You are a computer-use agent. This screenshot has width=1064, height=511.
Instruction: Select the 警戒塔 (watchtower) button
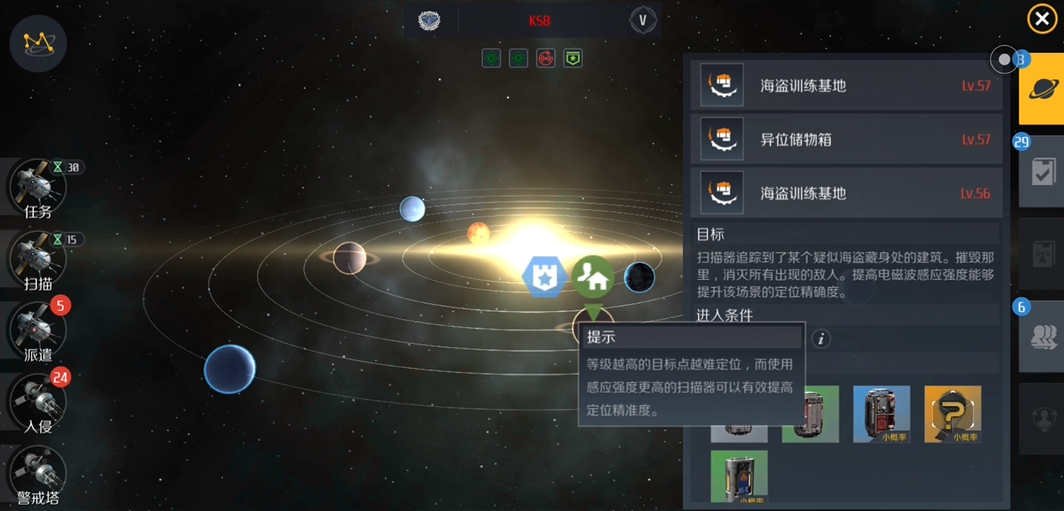pyautogui.click(x=38, y=473)
